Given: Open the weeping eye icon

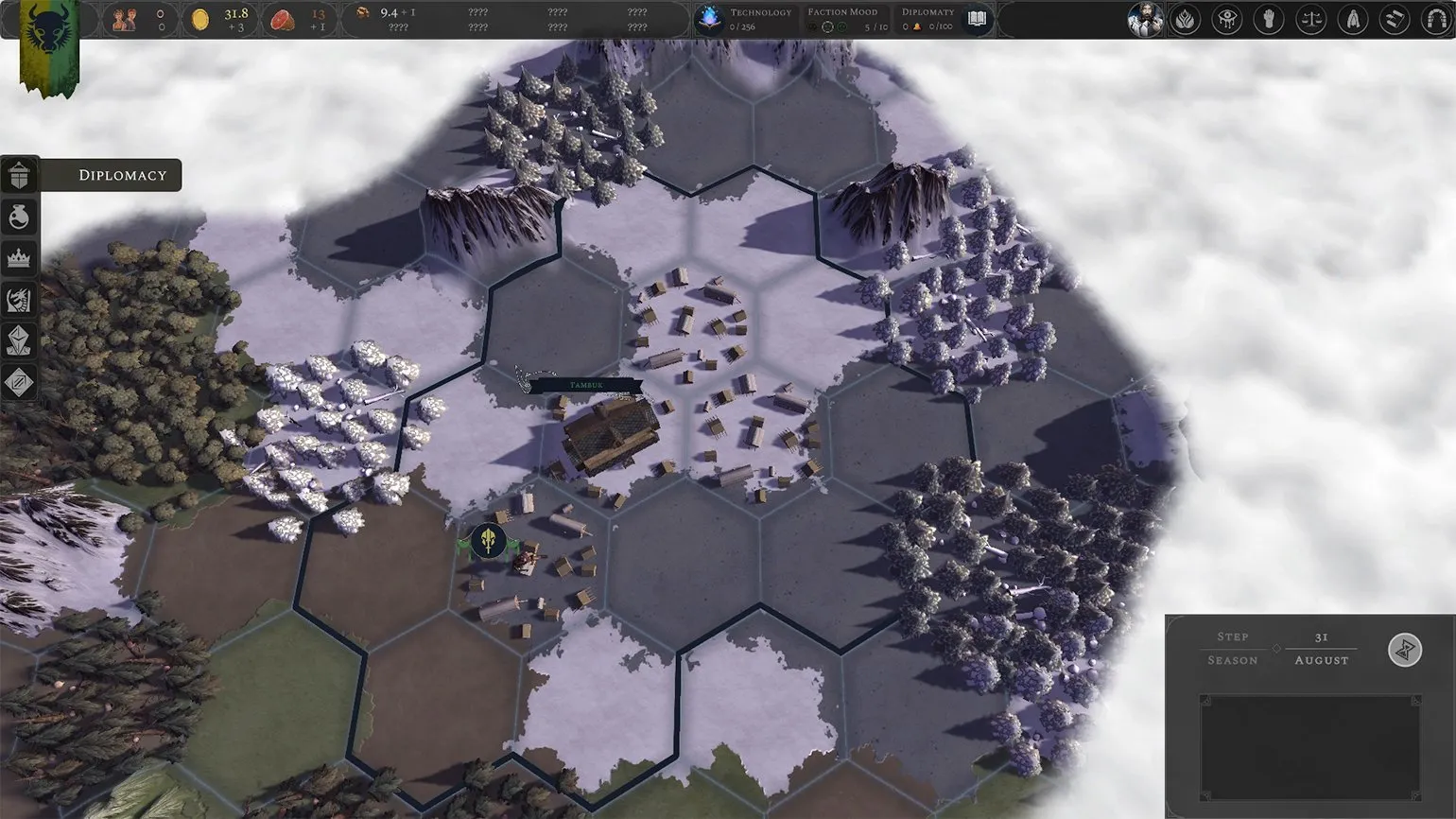Looking at the screenshot, I should point(1227,19).
